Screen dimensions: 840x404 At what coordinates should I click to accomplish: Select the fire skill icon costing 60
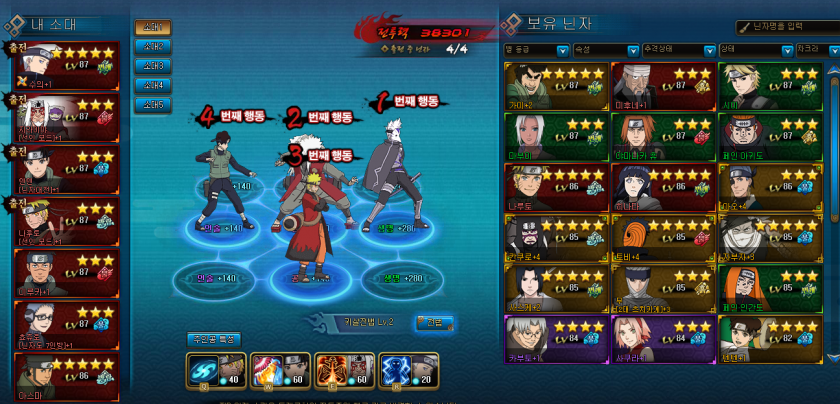click(x=267, y=370)
